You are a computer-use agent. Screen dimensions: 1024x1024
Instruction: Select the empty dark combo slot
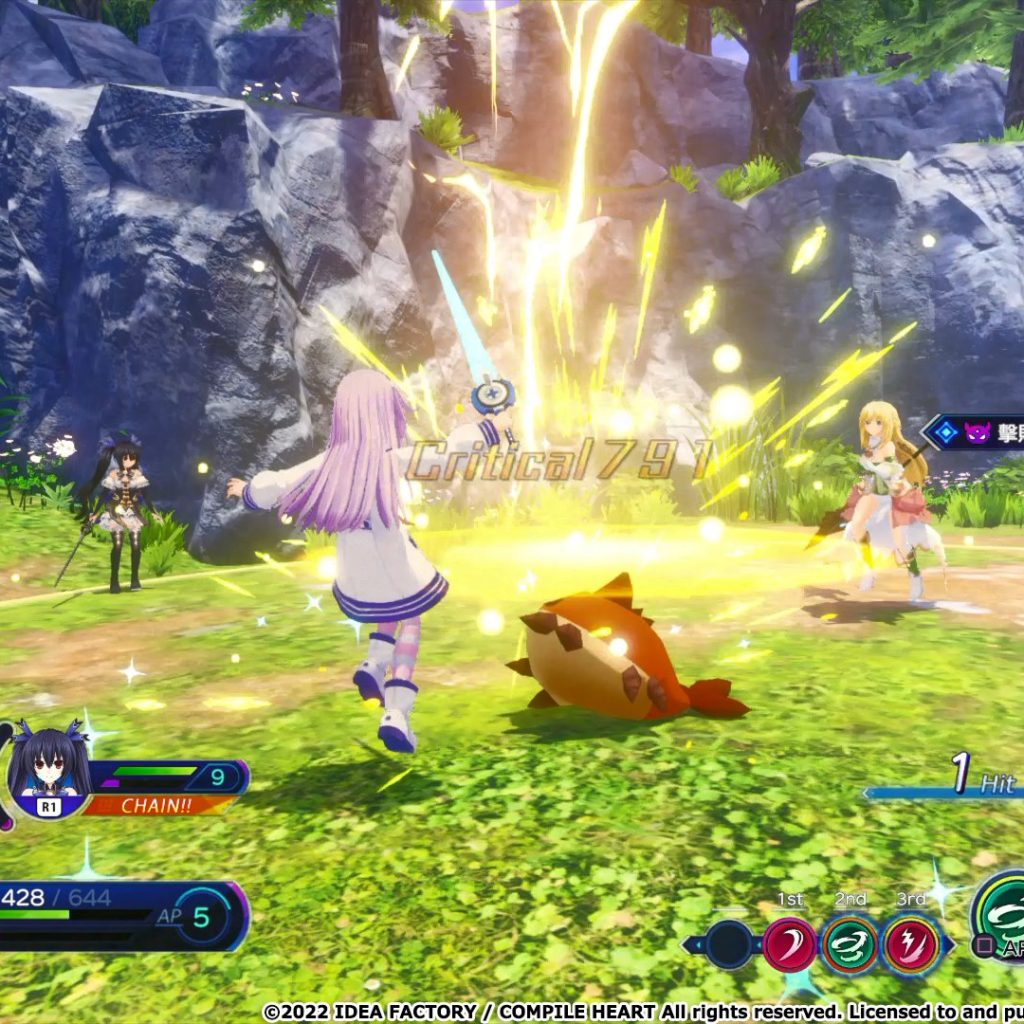729,944
